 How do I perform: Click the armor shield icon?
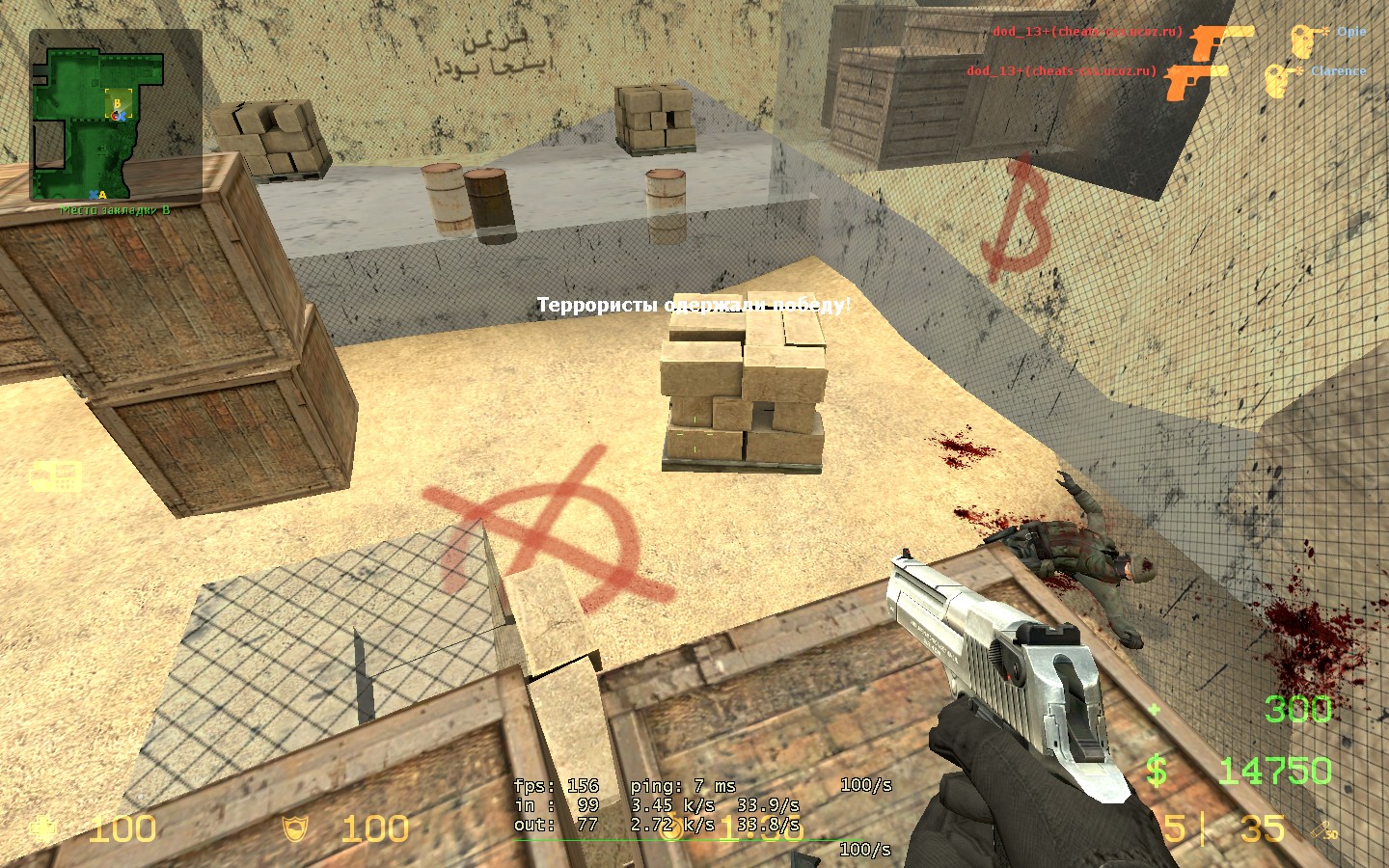294,828
